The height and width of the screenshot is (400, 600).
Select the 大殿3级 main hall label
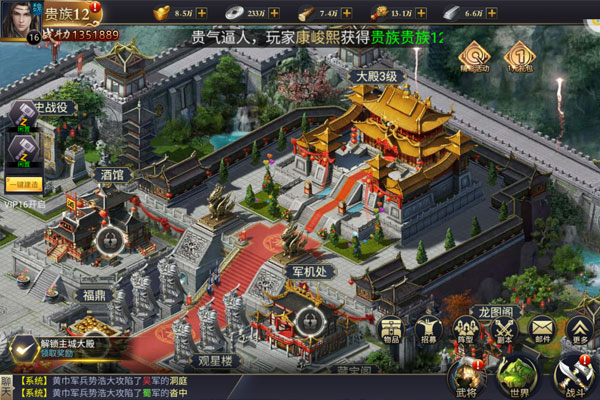[x=377, y=76]
